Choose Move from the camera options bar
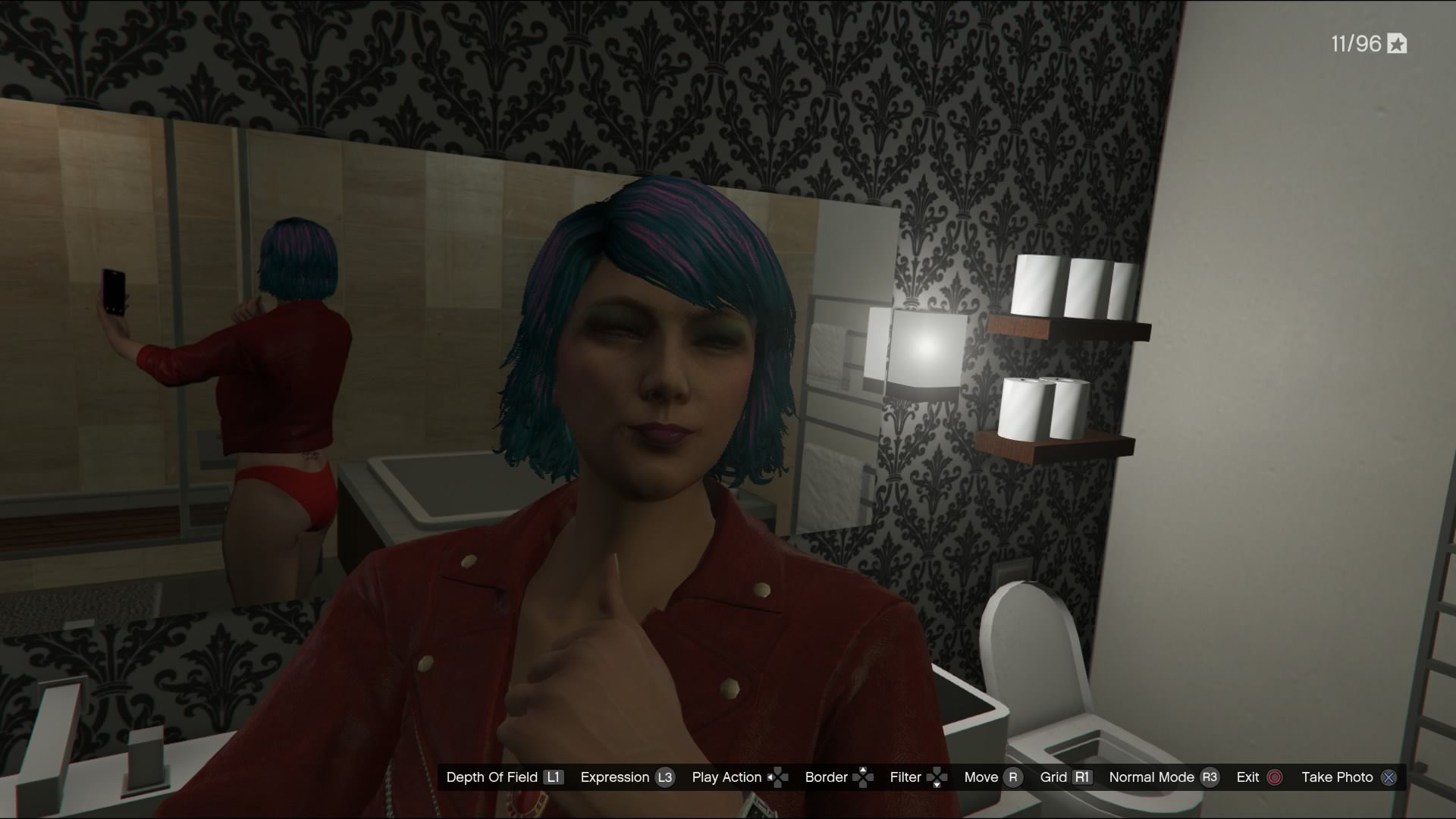 [981, 777]
